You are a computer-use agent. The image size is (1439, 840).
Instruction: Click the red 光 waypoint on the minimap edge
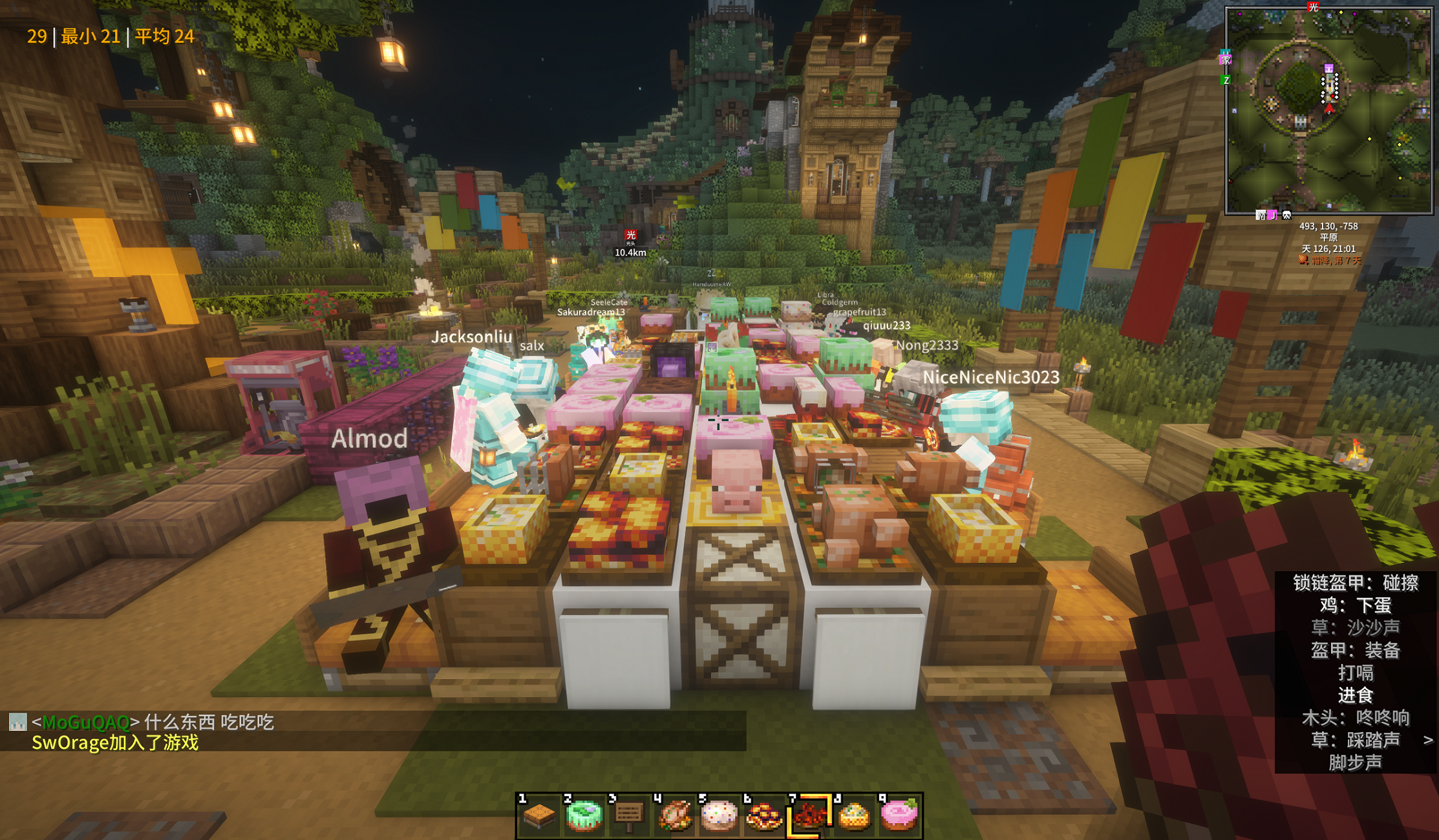coord(1313,7)
